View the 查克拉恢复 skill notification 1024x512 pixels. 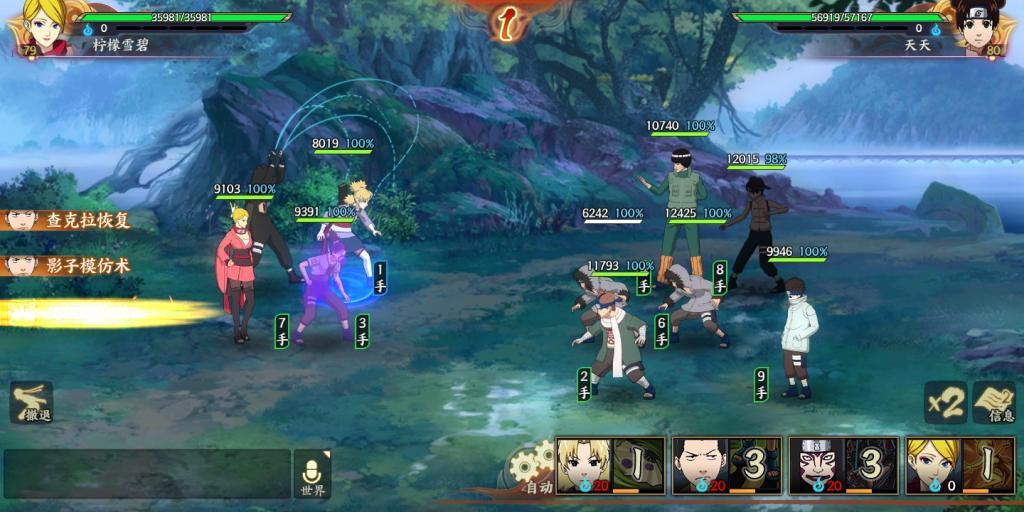tap(68, 221)
